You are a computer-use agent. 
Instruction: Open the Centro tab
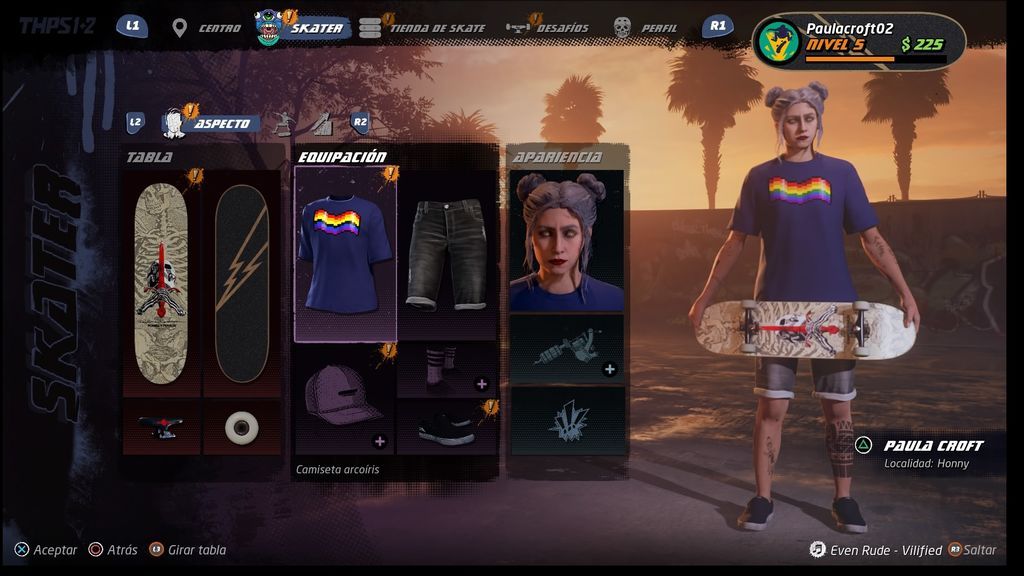(x=208, y=28)
